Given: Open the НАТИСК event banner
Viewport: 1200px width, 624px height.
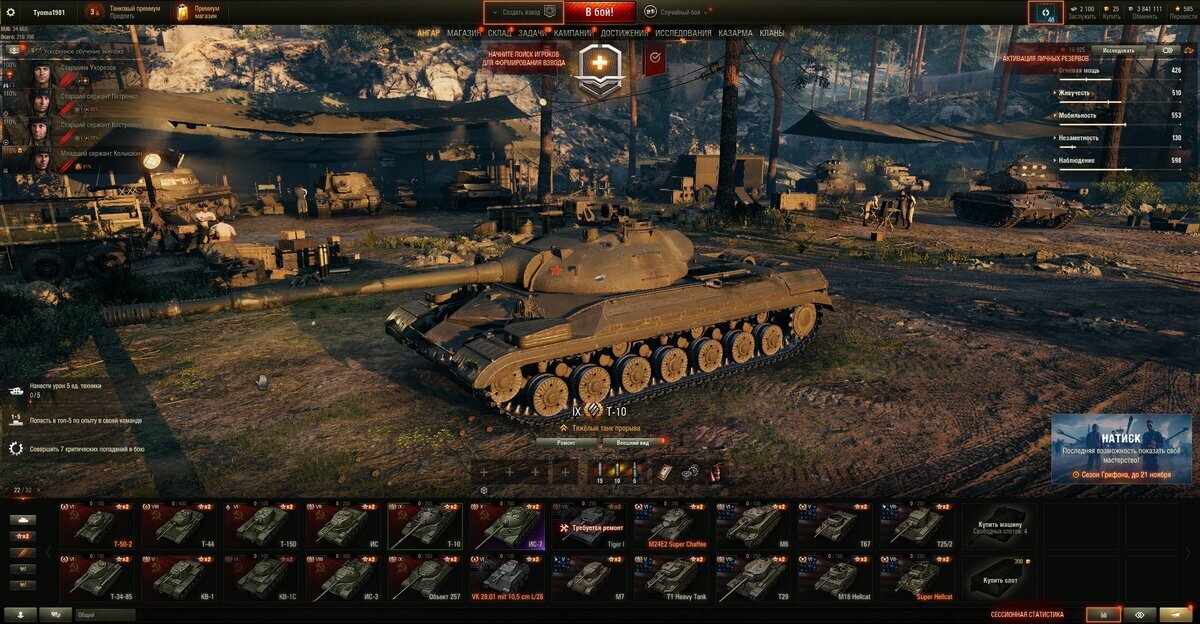Looking at the screenshot, I should tap(1121, 448).
